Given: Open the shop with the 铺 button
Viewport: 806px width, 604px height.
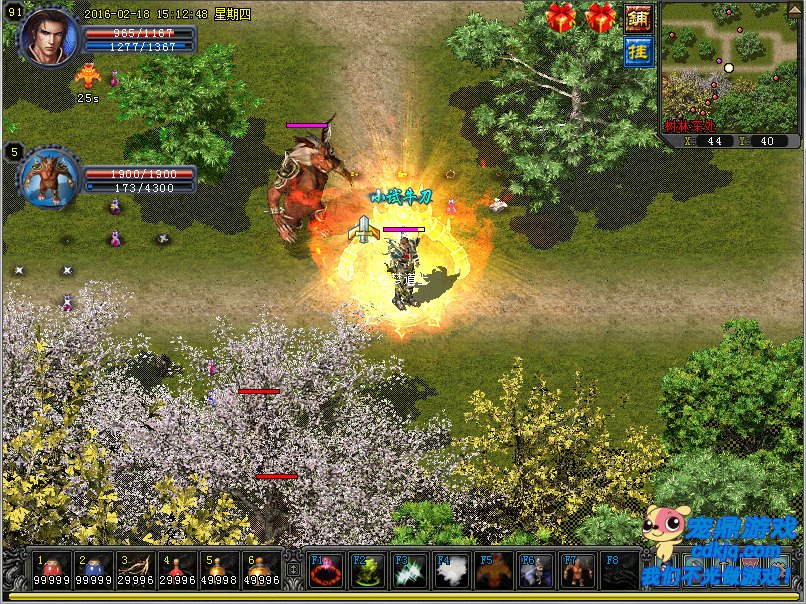Looking at the screenshot, I should (637, 18).
